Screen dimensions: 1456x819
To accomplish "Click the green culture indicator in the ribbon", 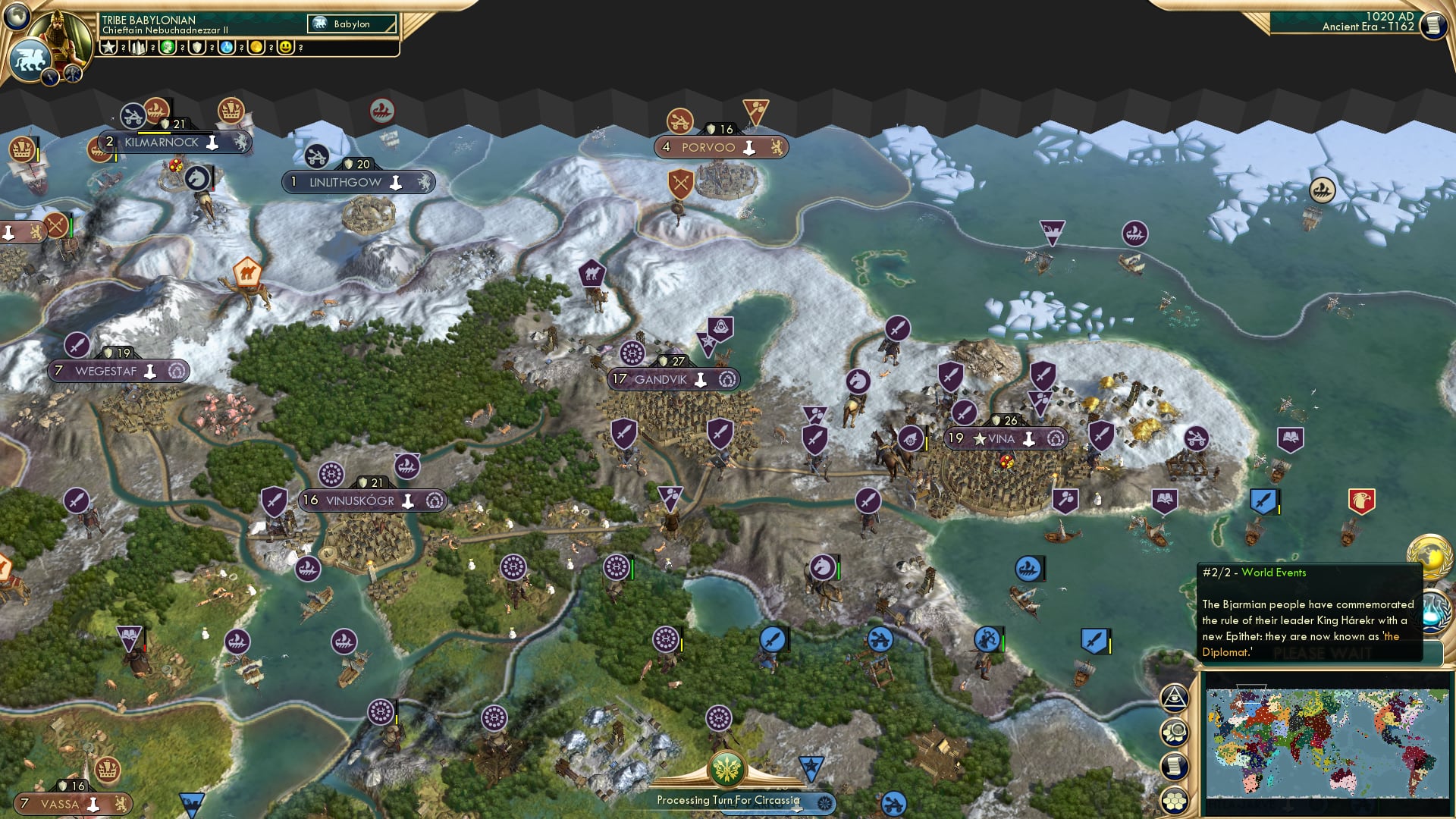I will pos(167,47).
